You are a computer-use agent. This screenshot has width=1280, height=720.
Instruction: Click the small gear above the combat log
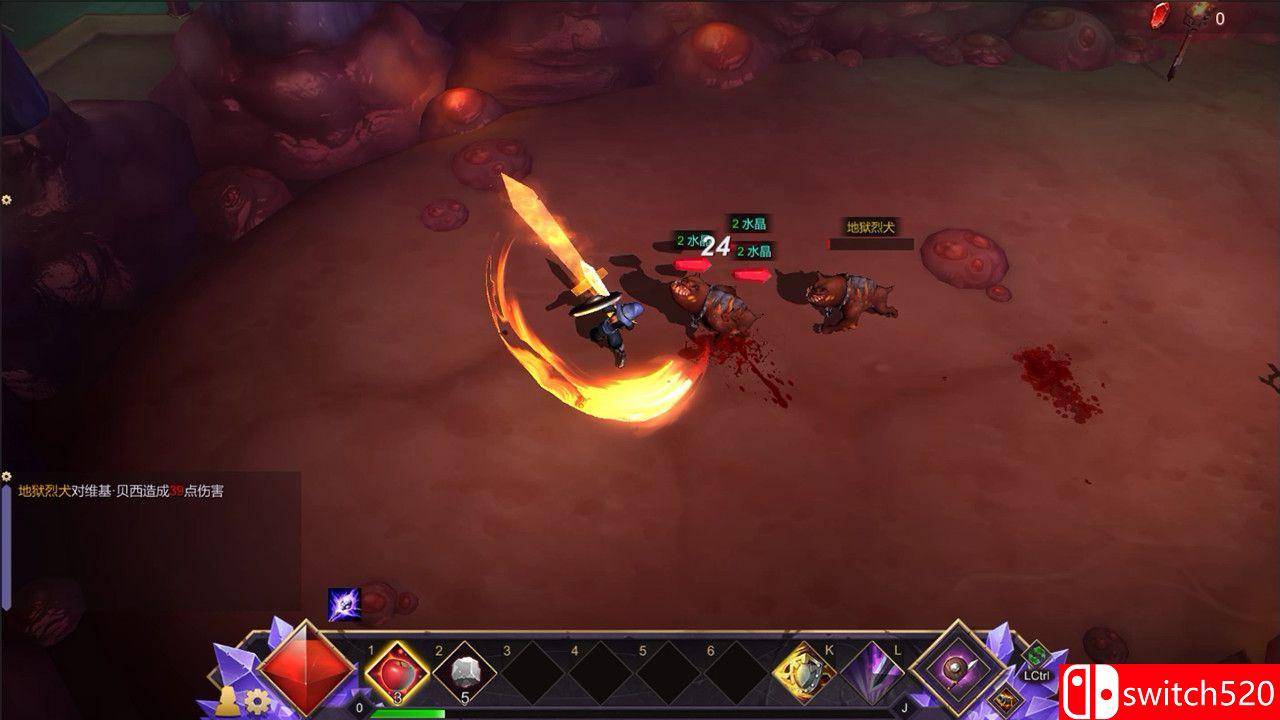coord(7,477)
